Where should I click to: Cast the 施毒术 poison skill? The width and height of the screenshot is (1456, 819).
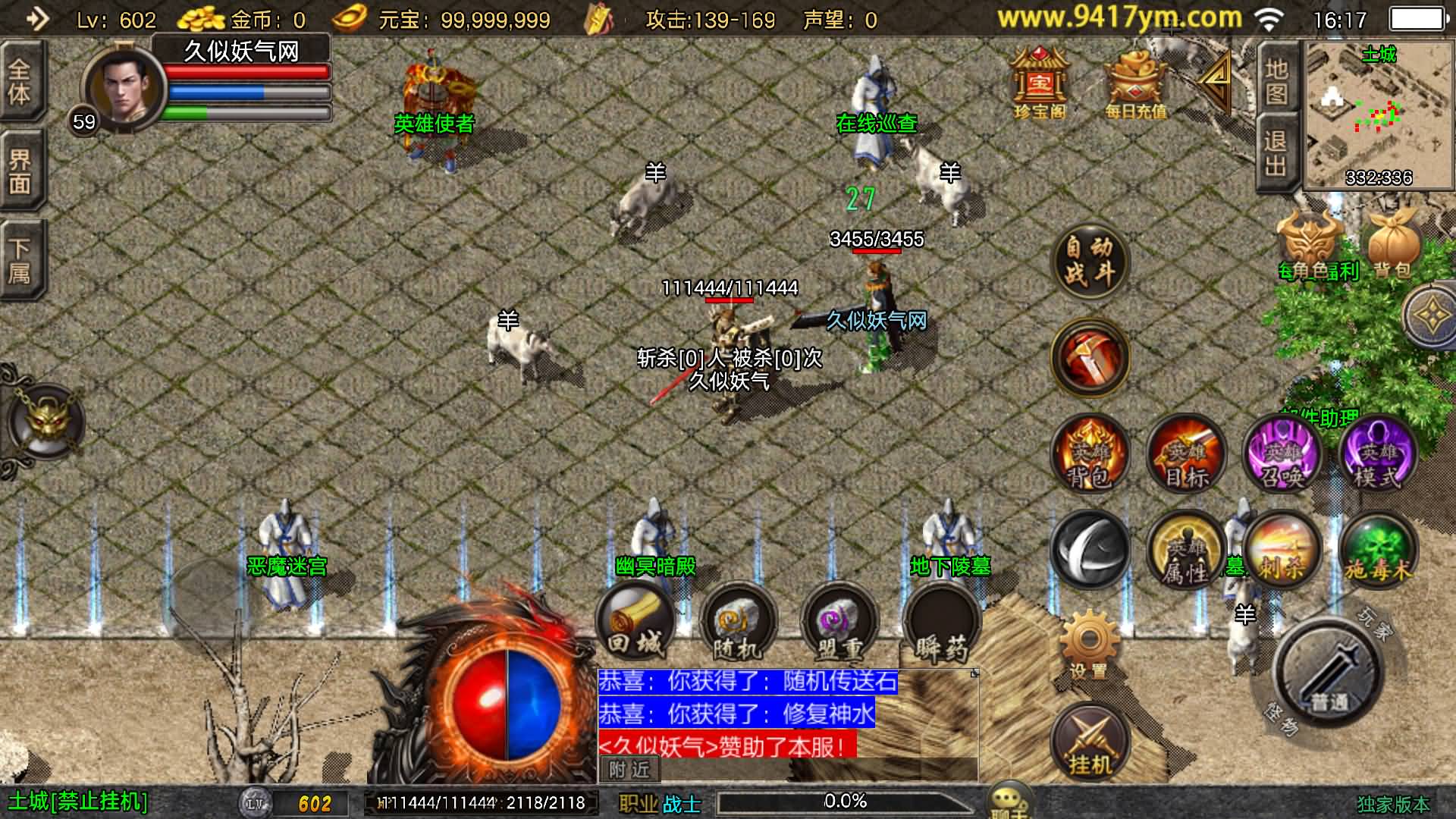tap(1377, 551)
